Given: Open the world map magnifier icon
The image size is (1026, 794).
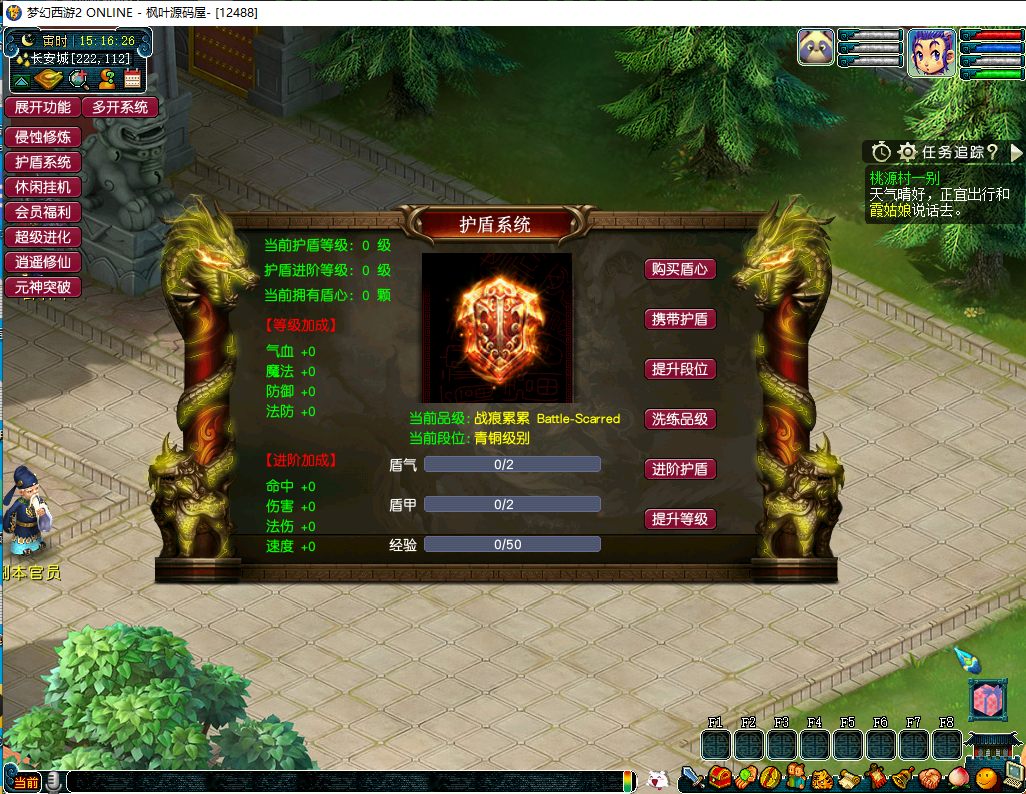Looking at the screenshot, I should pyautogui.click(x=79, y=81).
